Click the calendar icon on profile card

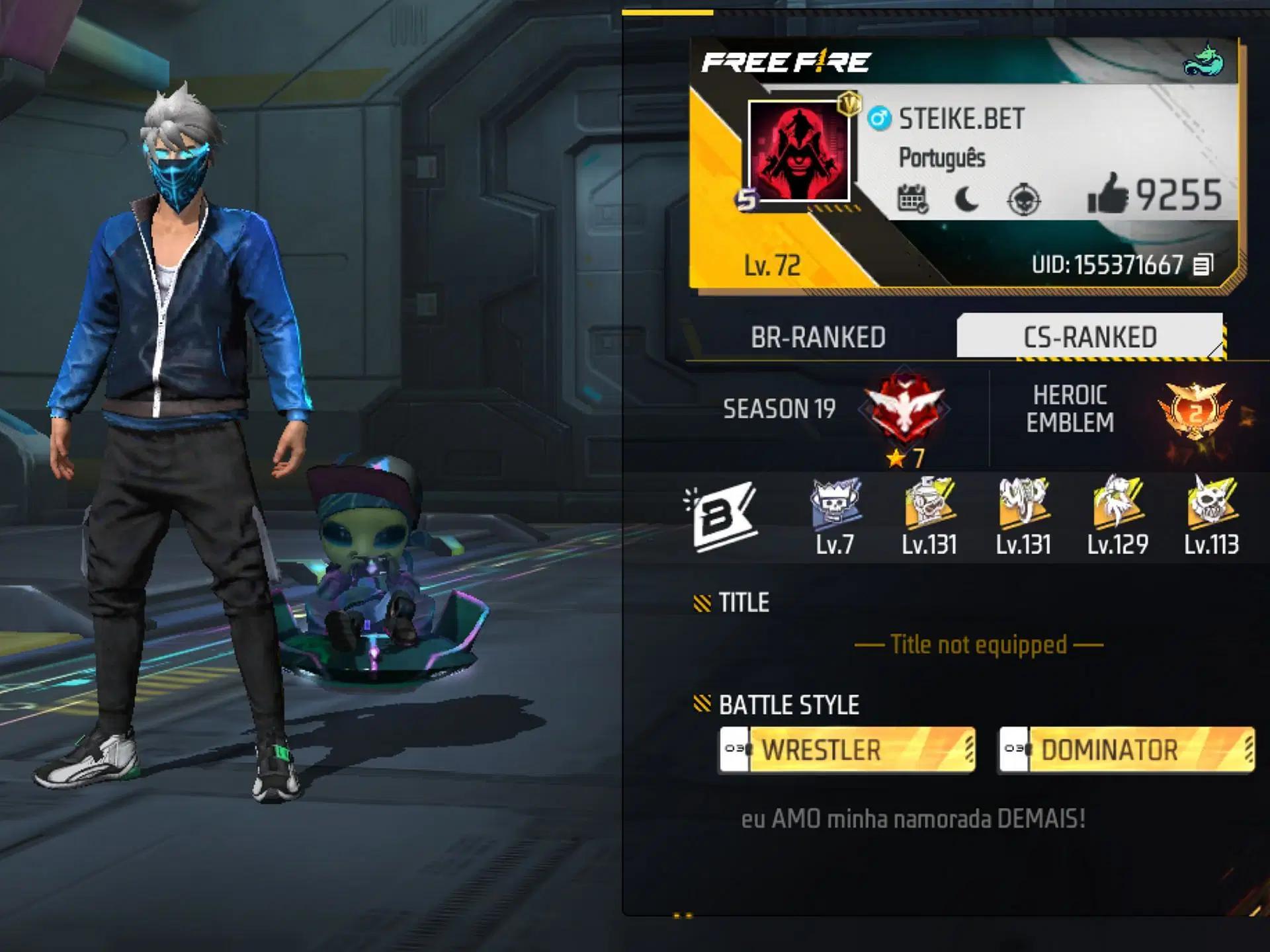pos(912,198)
